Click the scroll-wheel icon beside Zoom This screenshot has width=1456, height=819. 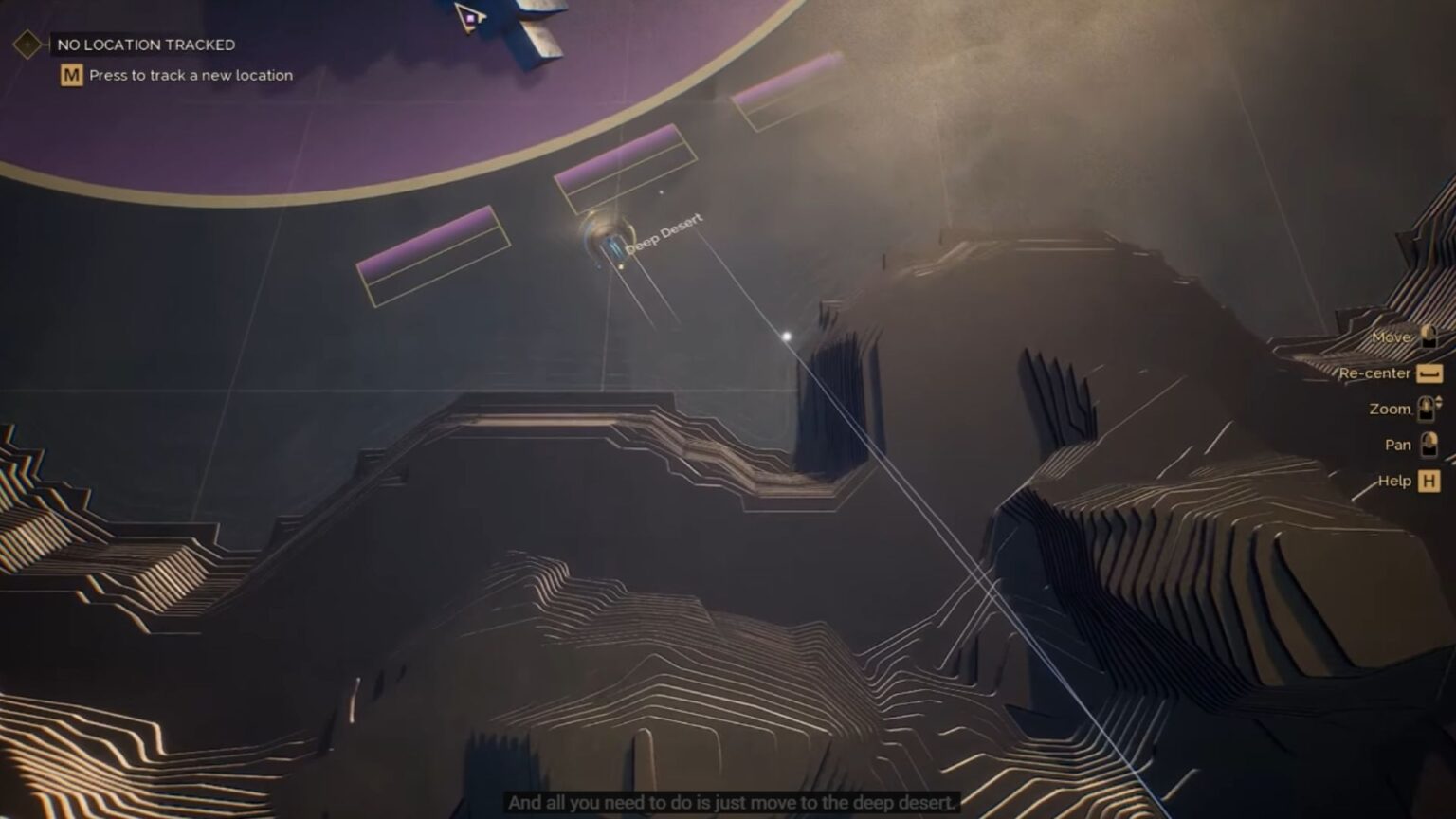tap(1427, 409)
